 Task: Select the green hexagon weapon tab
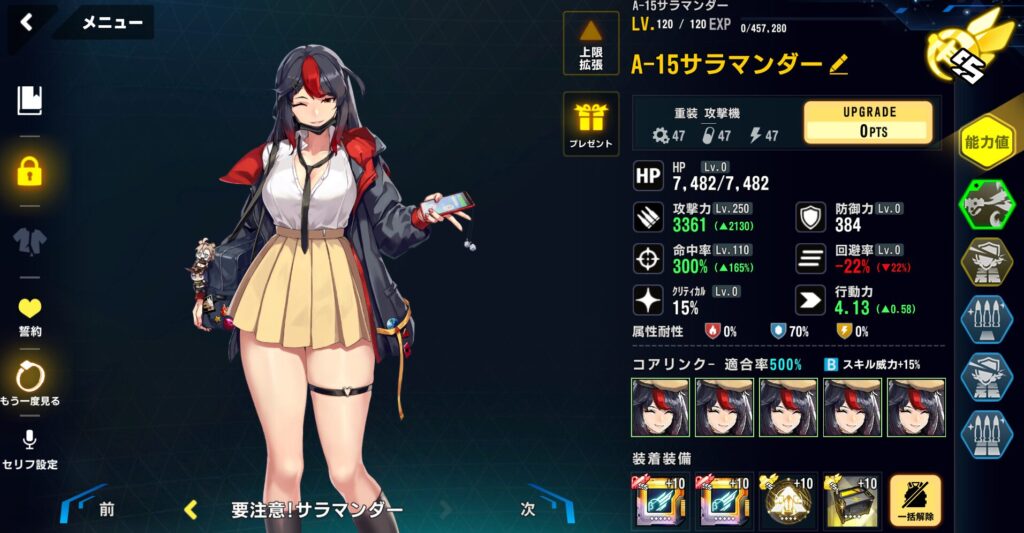pos(984,205)
